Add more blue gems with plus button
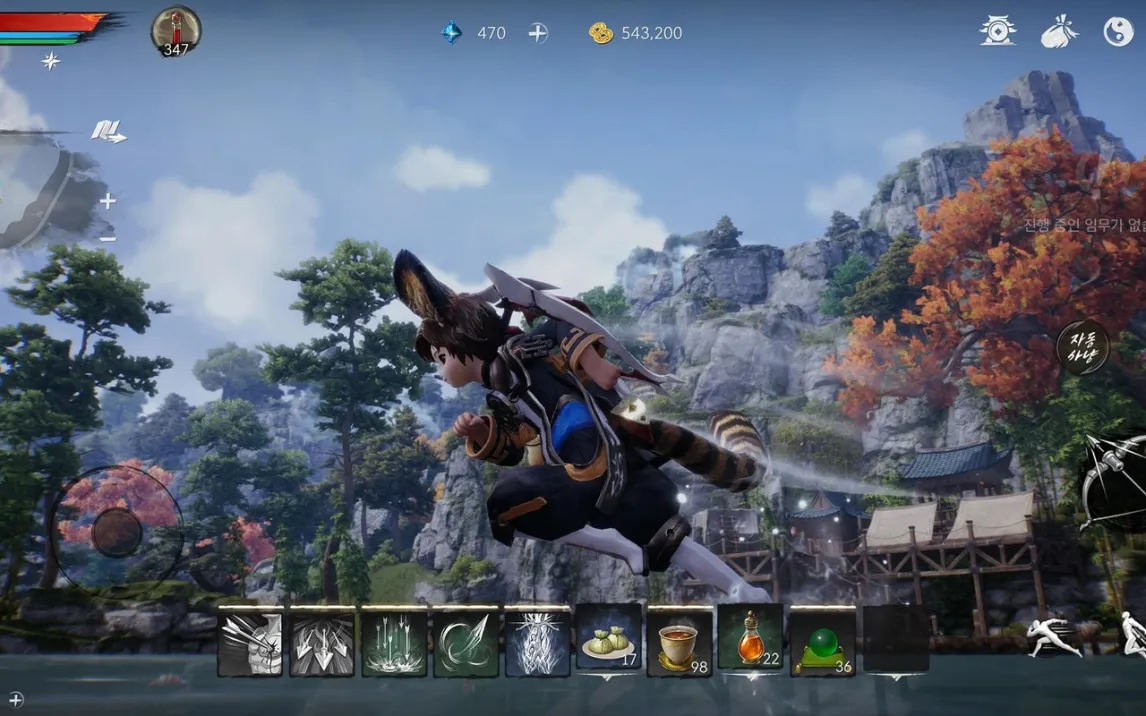Image resolution: width=1146 pixels, height=716 pixels. tap(538, 33)
